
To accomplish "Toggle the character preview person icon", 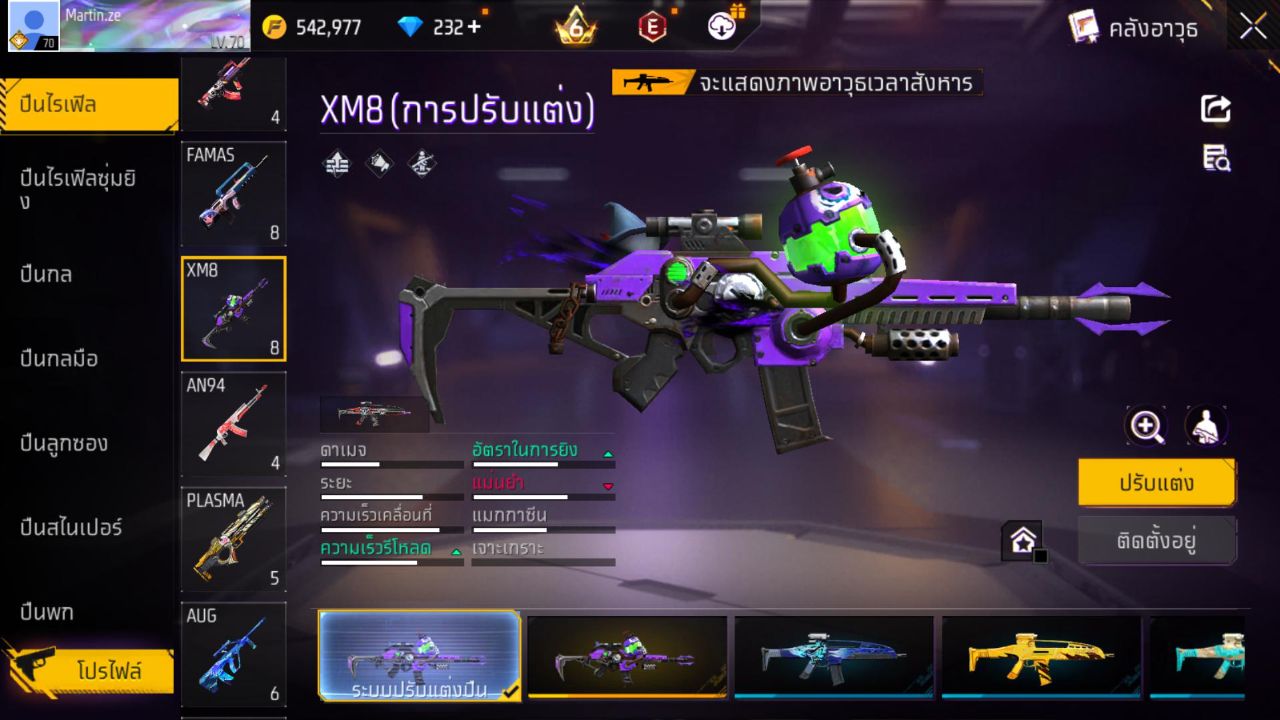I will point(1206,425).
